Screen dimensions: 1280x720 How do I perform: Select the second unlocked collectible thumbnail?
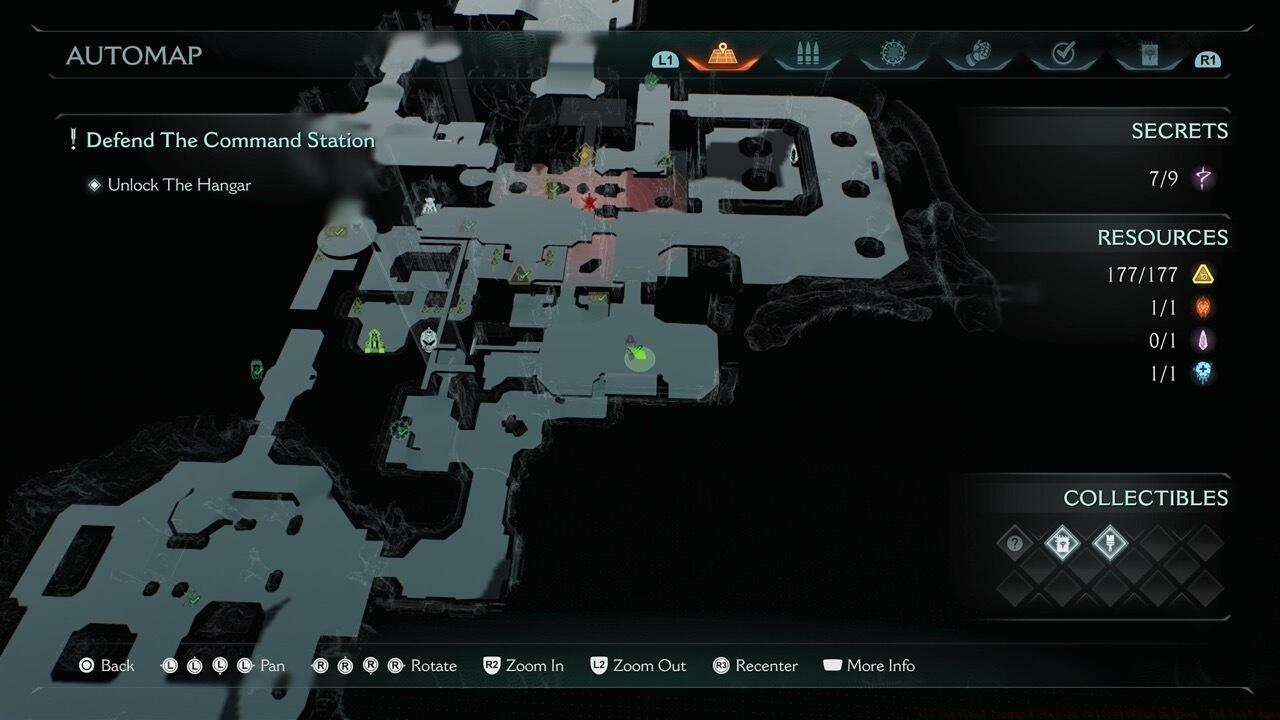point(1110,544)
